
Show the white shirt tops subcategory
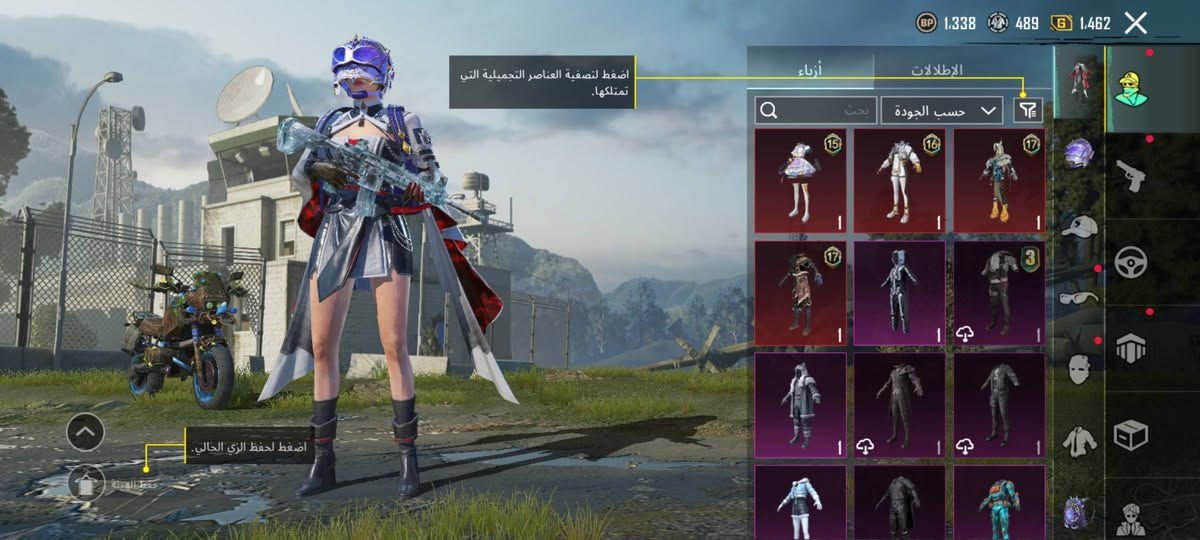point(1079,440)
